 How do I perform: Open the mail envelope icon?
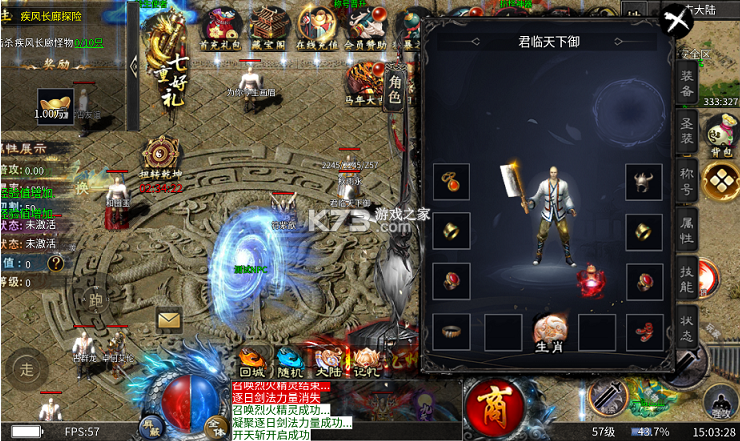pyautogui.click(x=170, y=319)
